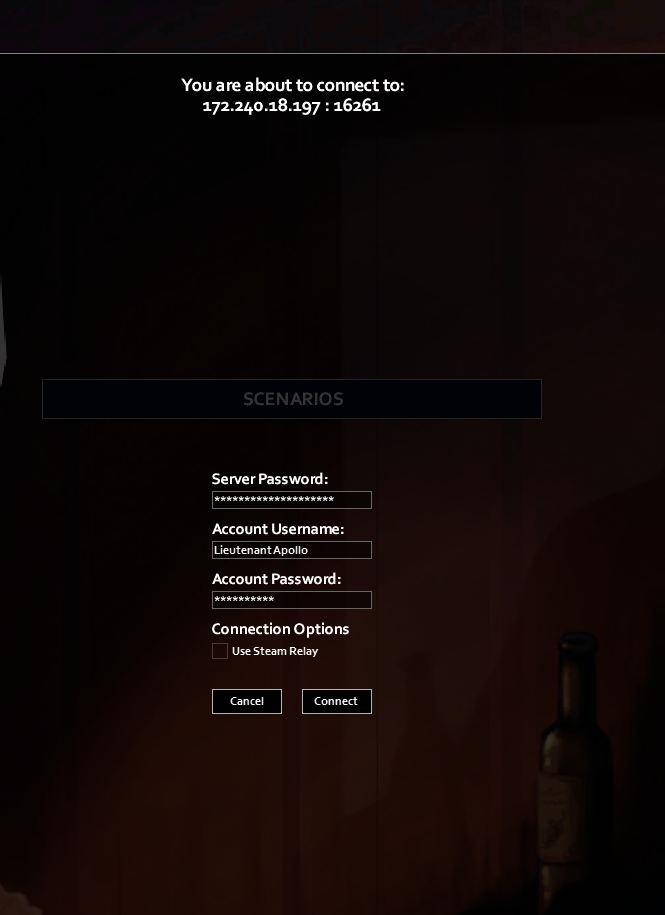Click the Connect button

336,701
